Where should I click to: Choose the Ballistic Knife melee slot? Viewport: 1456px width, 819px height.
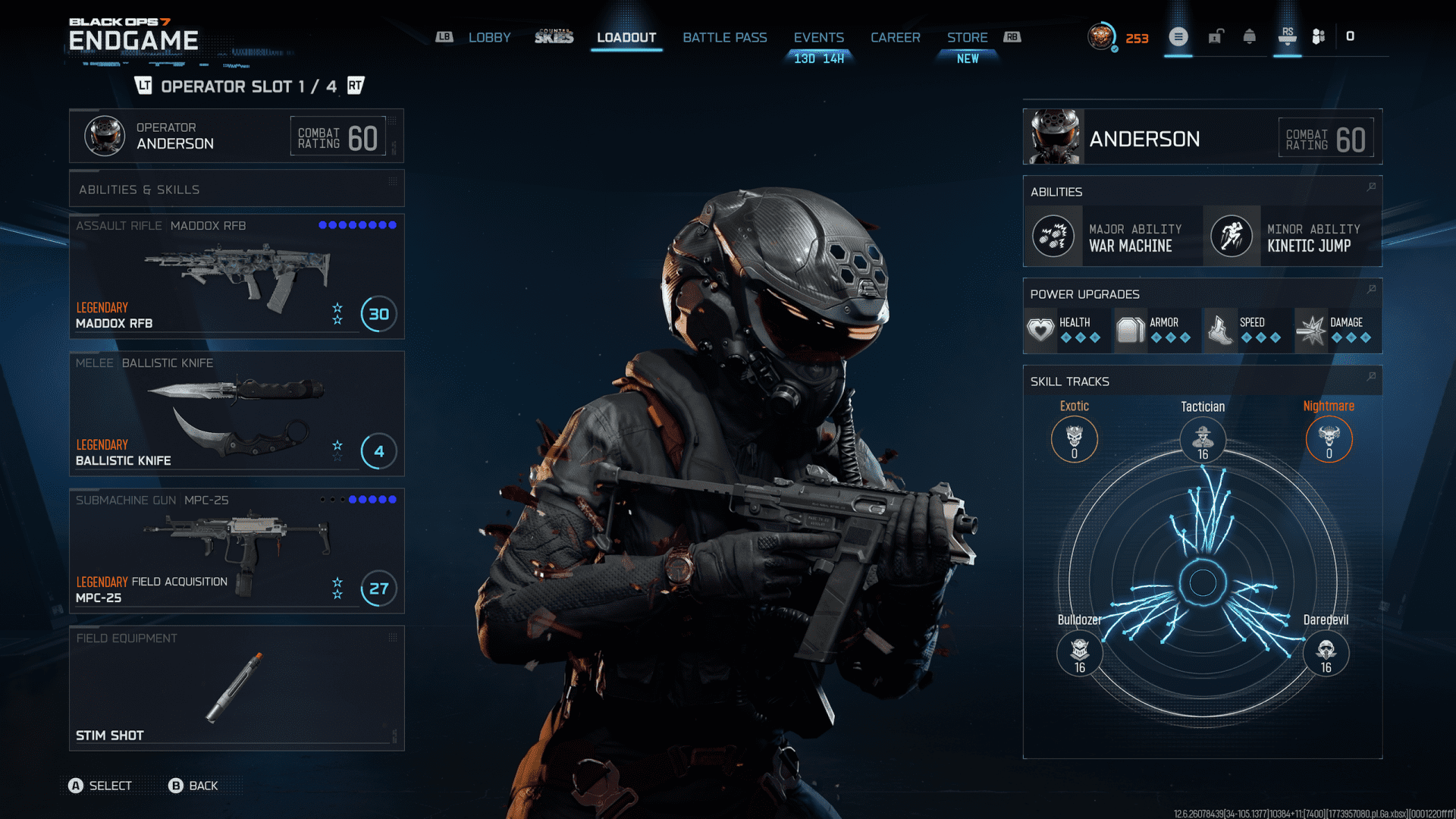[x=237, y=414]
